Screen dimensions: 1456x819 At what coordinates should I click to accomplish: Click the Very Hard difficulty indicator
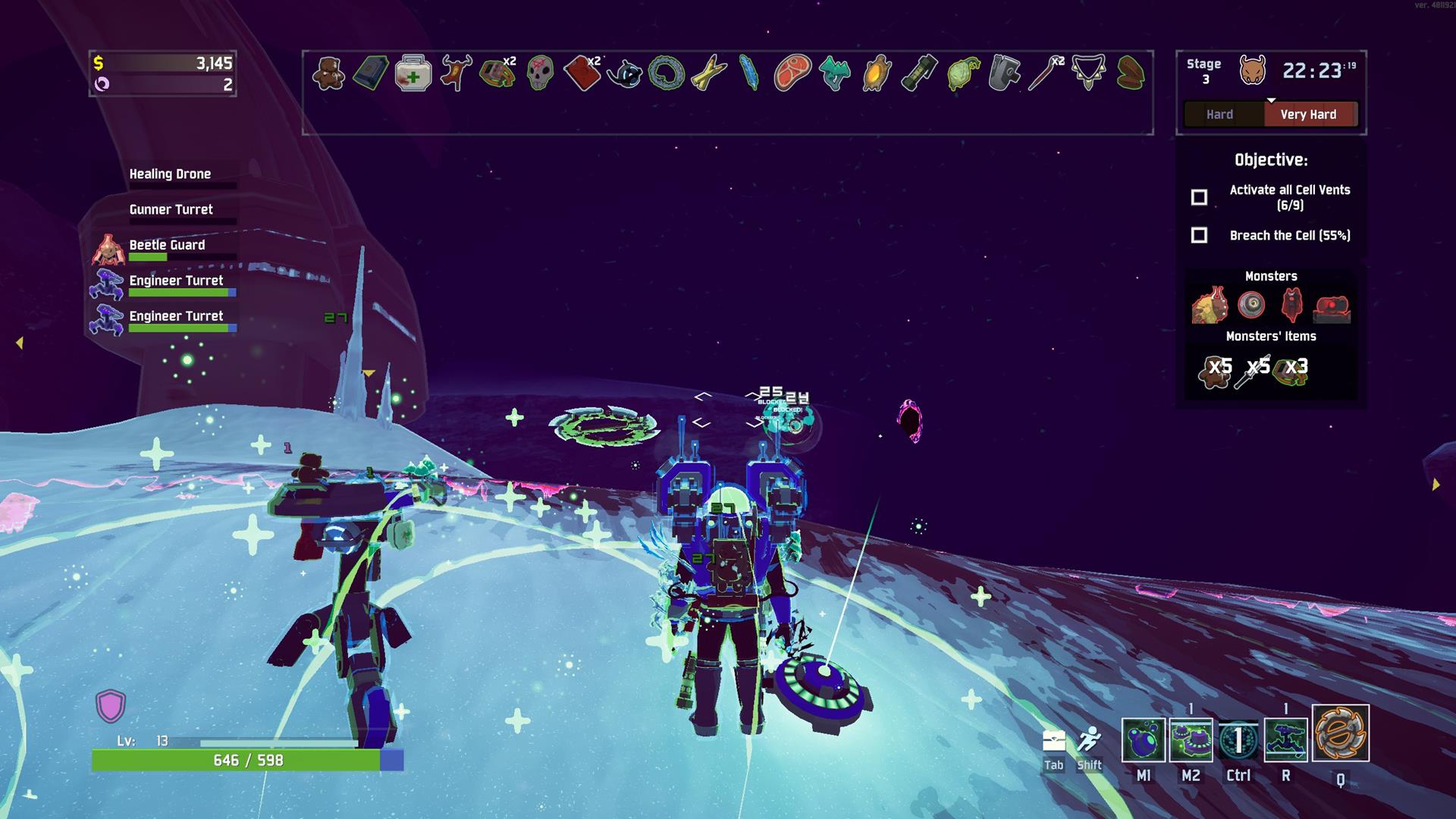click(x=1308, y=115)
